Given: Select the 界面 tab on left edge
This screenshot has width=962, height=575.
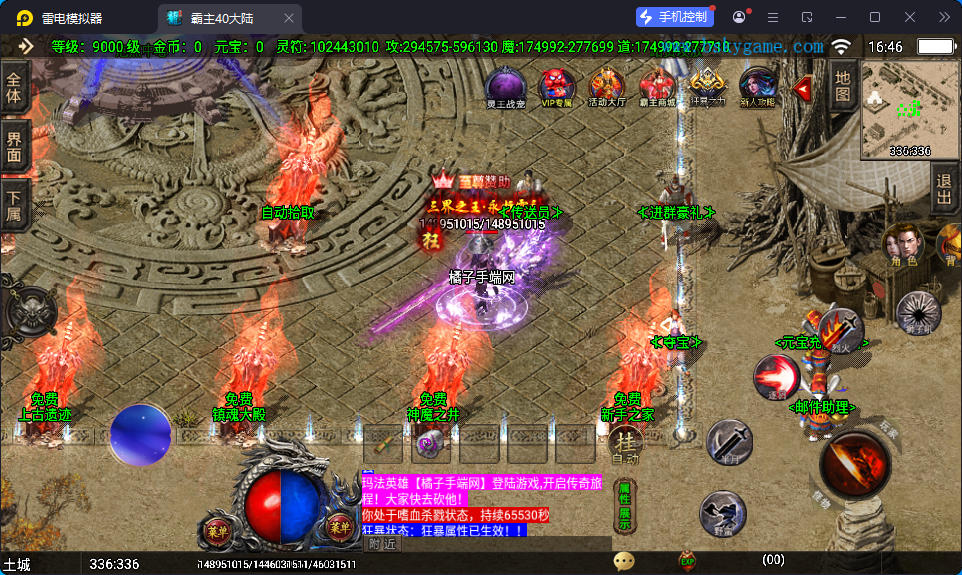Looking at the screenshot, I should pyautogui.click(x=14, y=147).
